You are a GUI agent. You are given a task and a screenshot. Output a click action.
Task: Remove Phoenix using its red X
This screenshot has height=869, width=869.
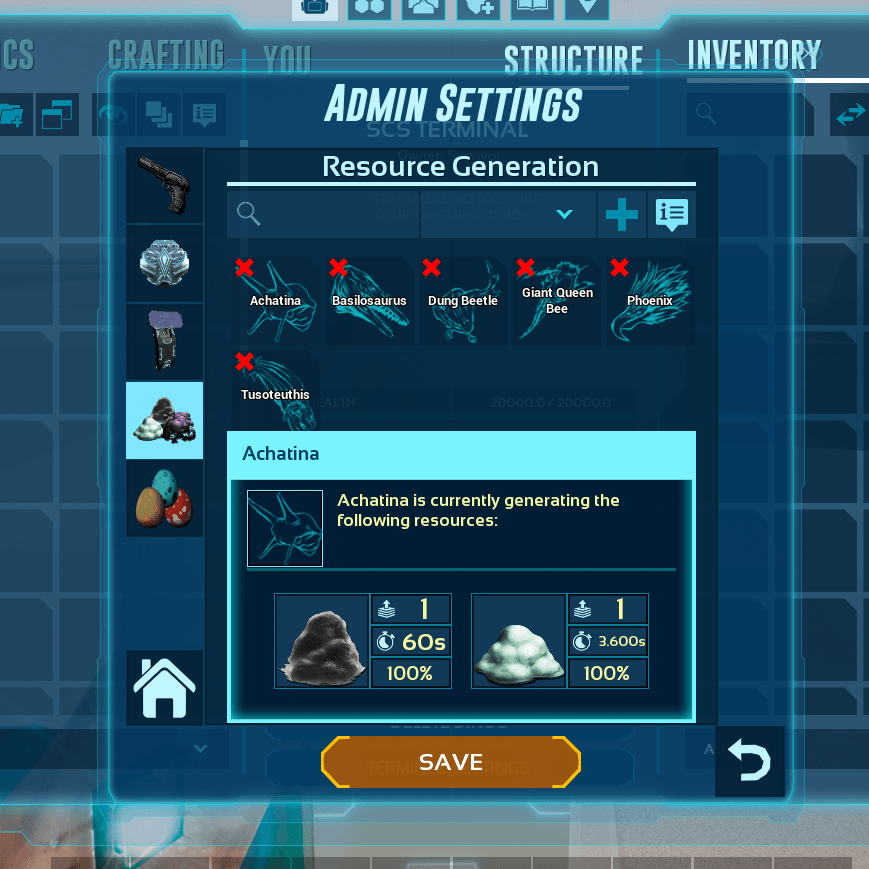[619, 267]
